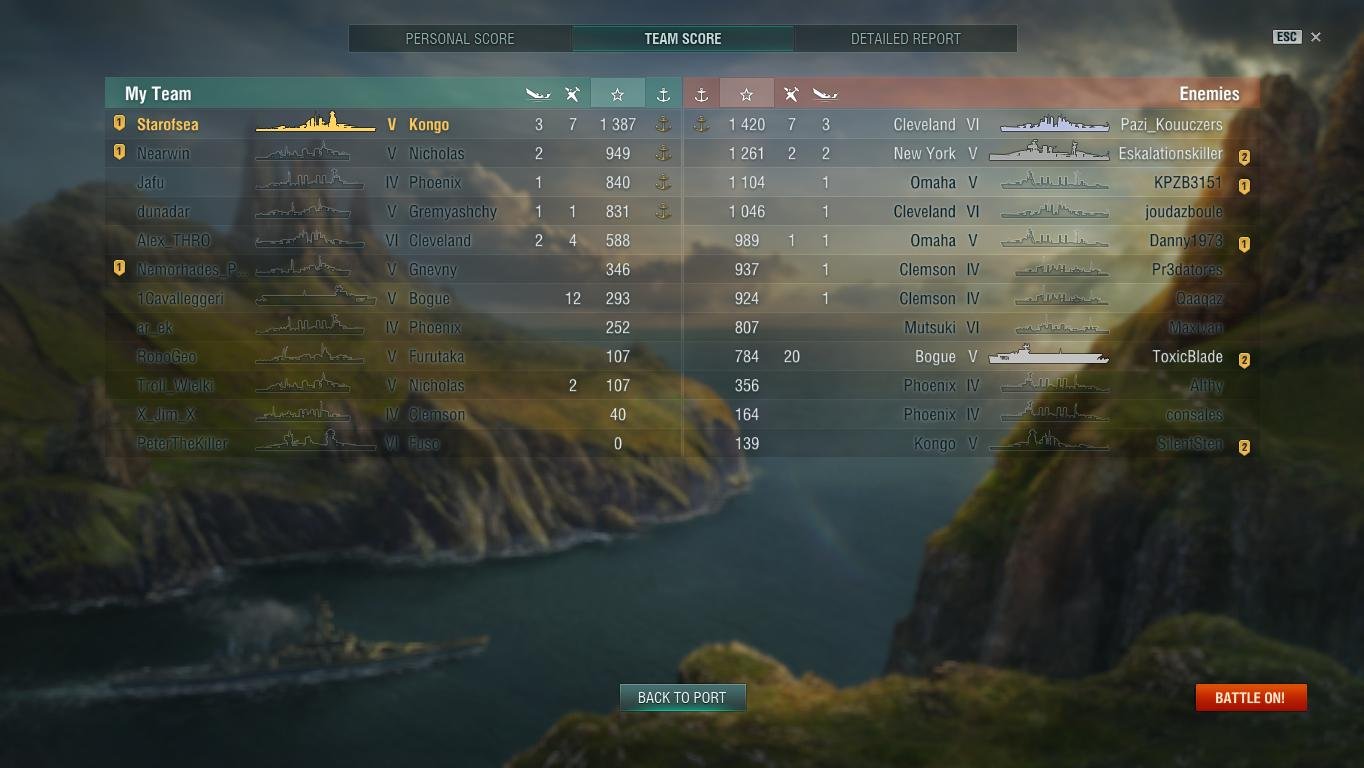Viewport: 1364px width, 768px height.
Task: Click the numbered badge beside Eskalationskiller
Action: click(x=1243, y=156)
